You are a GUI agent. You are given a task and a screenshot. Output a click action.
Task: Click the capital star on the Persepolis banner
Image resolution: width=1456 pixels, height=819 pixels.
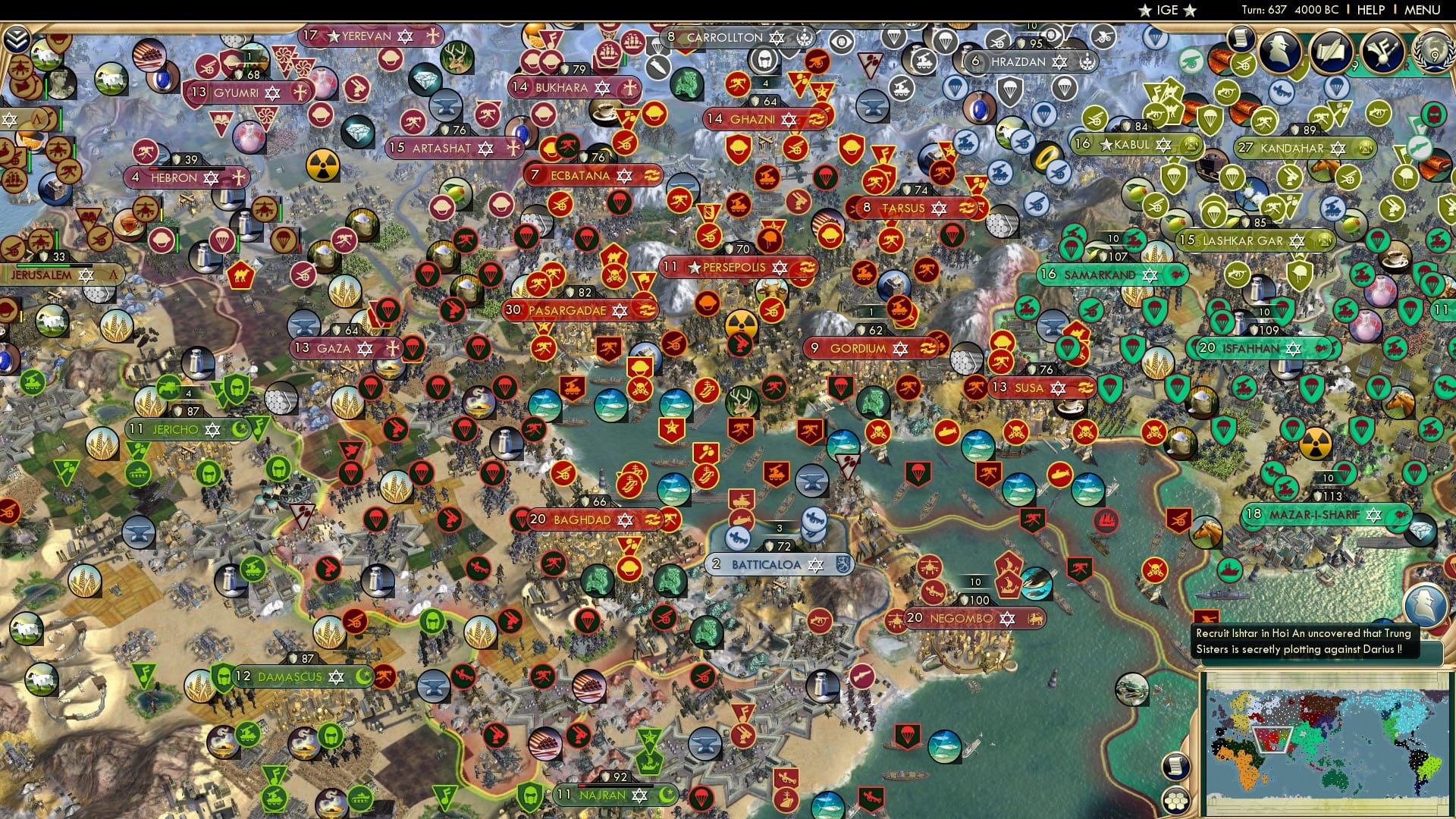[695, 266]
